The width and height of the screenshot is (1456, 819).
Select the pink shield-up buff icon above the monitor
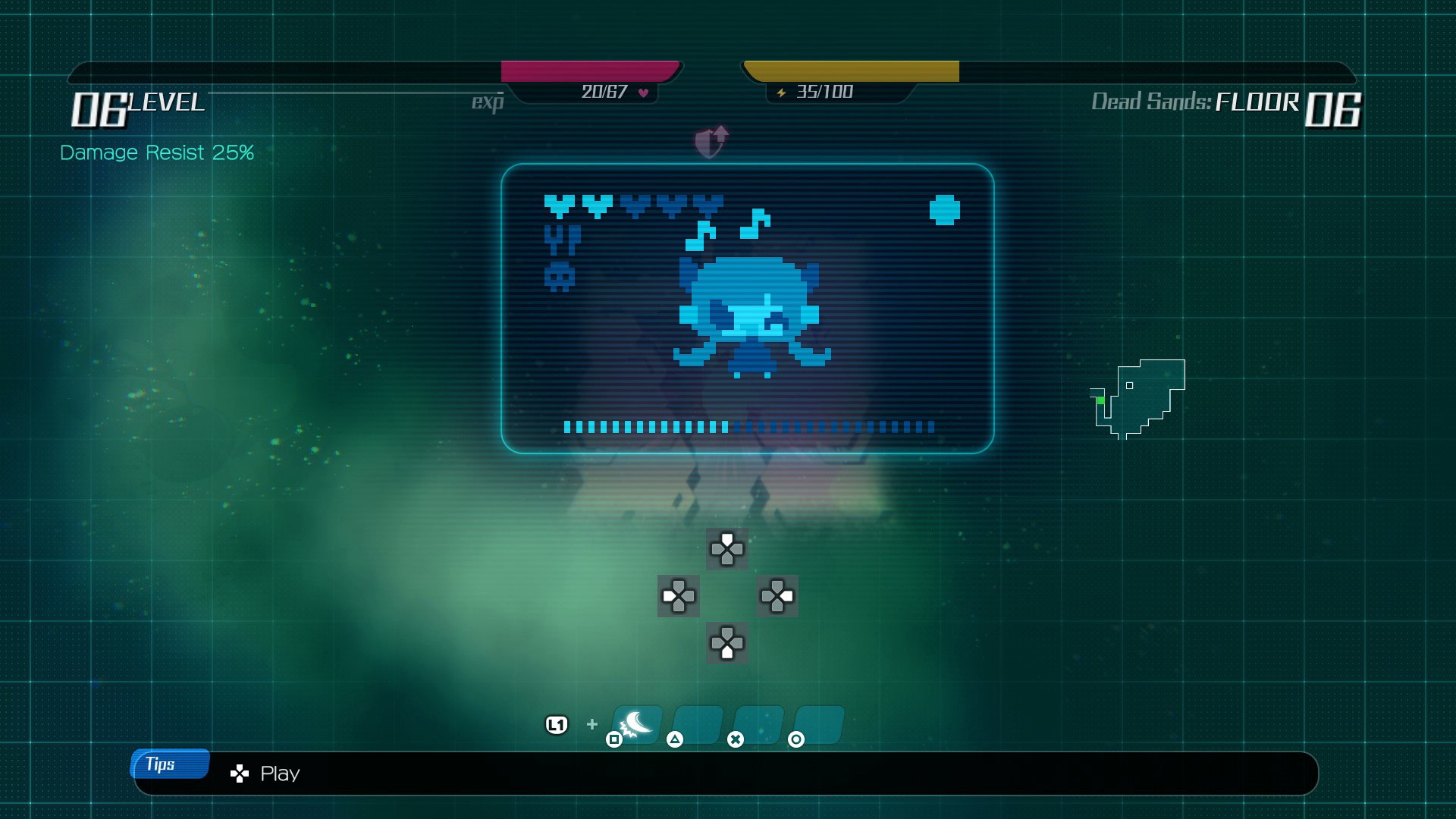pos(710,140)
